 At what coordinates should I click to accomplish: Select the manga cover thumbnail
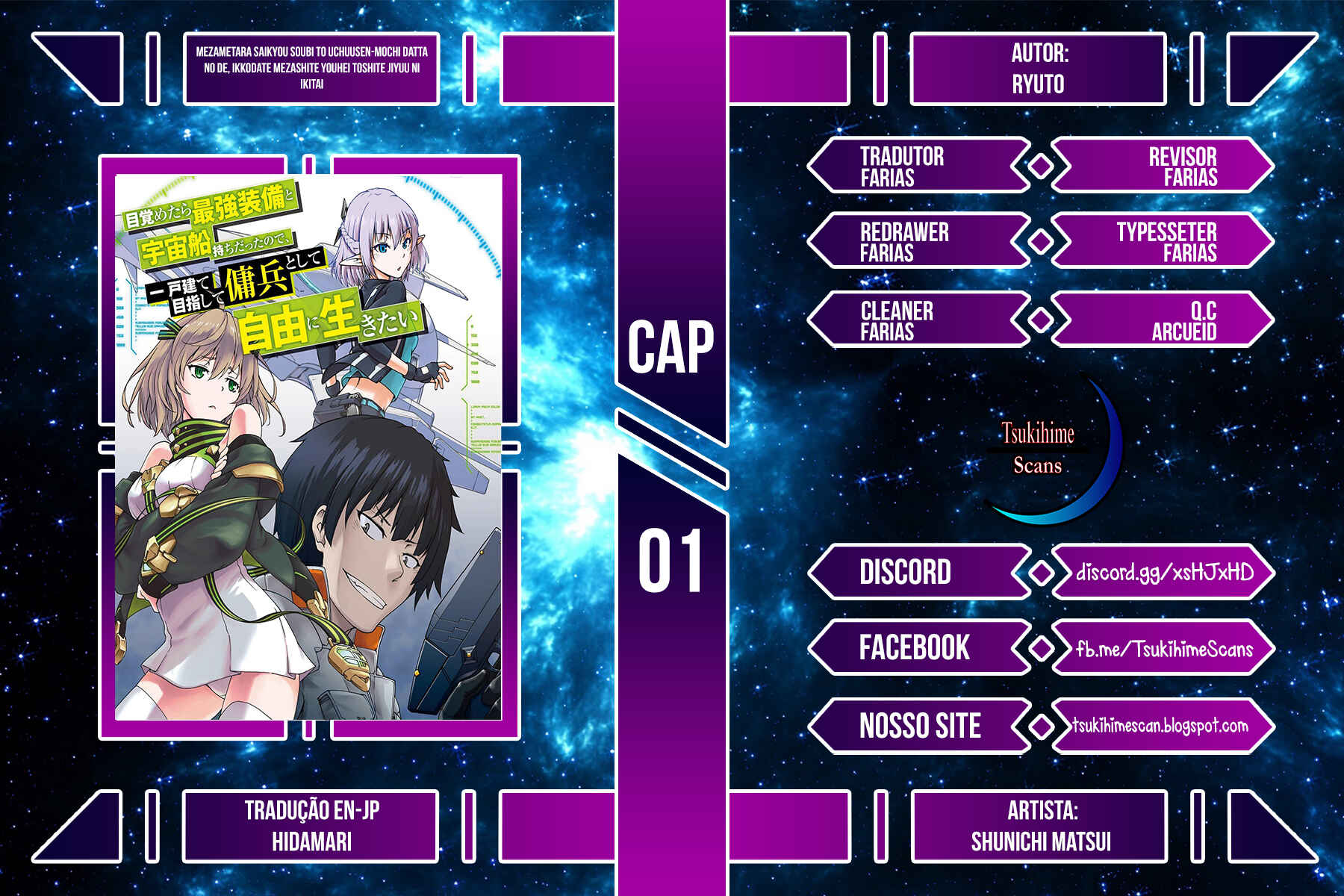(x=308, y=447)
